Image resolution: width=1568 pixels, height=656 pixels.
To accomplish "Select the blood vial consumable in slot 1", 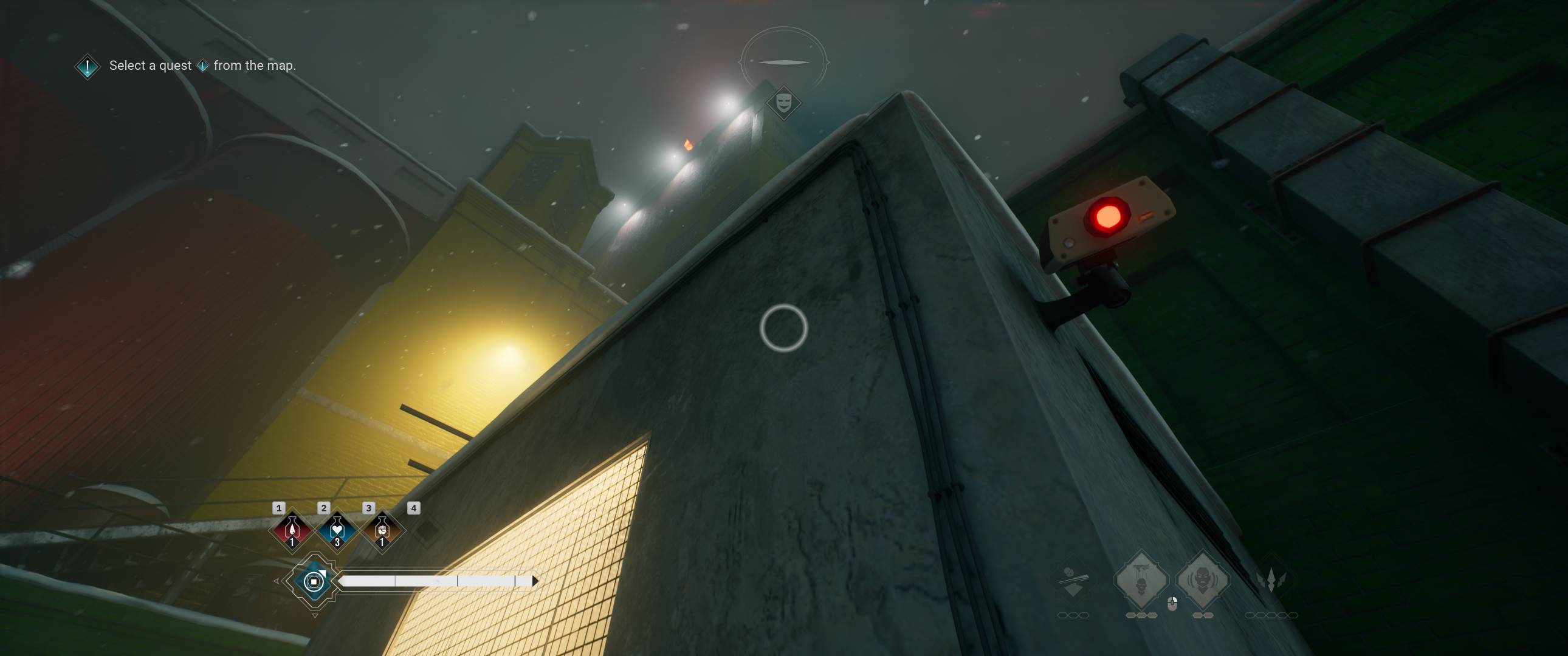I will point(292,530).
